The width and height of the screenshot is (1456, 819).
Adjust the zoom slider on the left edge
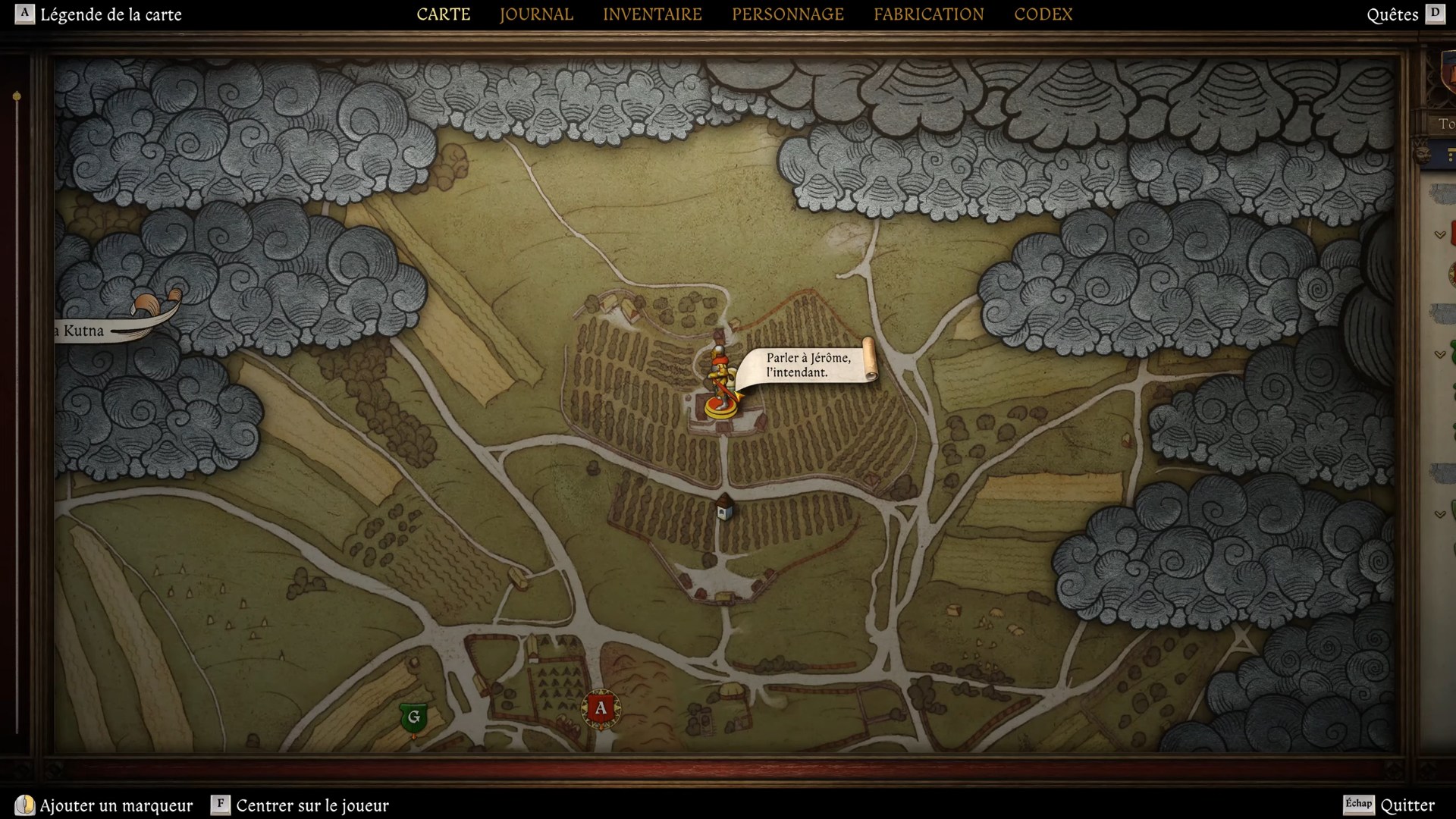point(16,96)
